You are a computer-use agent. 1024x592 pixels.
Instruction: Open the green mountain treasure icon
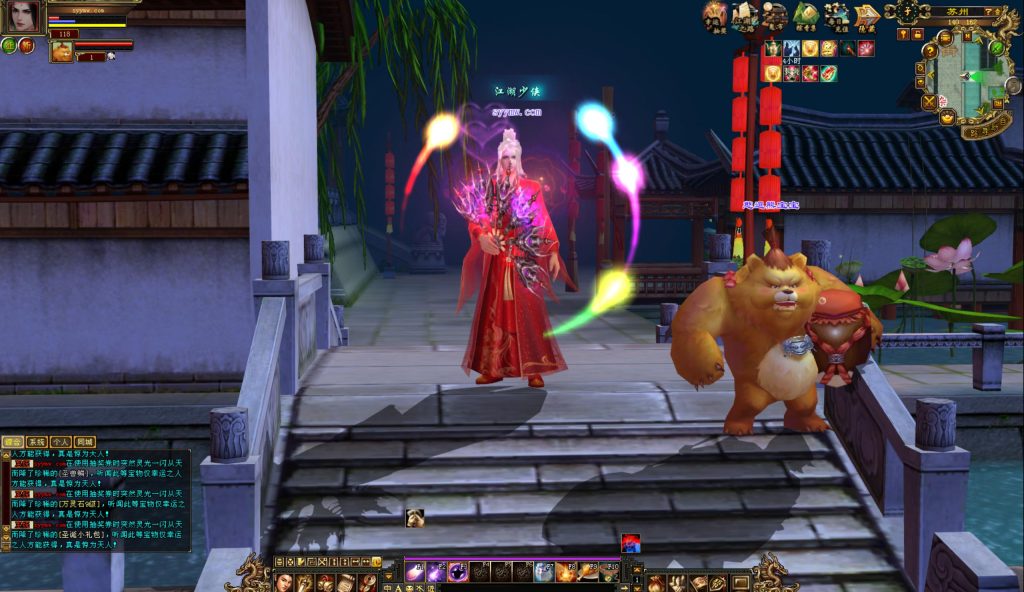(x=806, y=15)
